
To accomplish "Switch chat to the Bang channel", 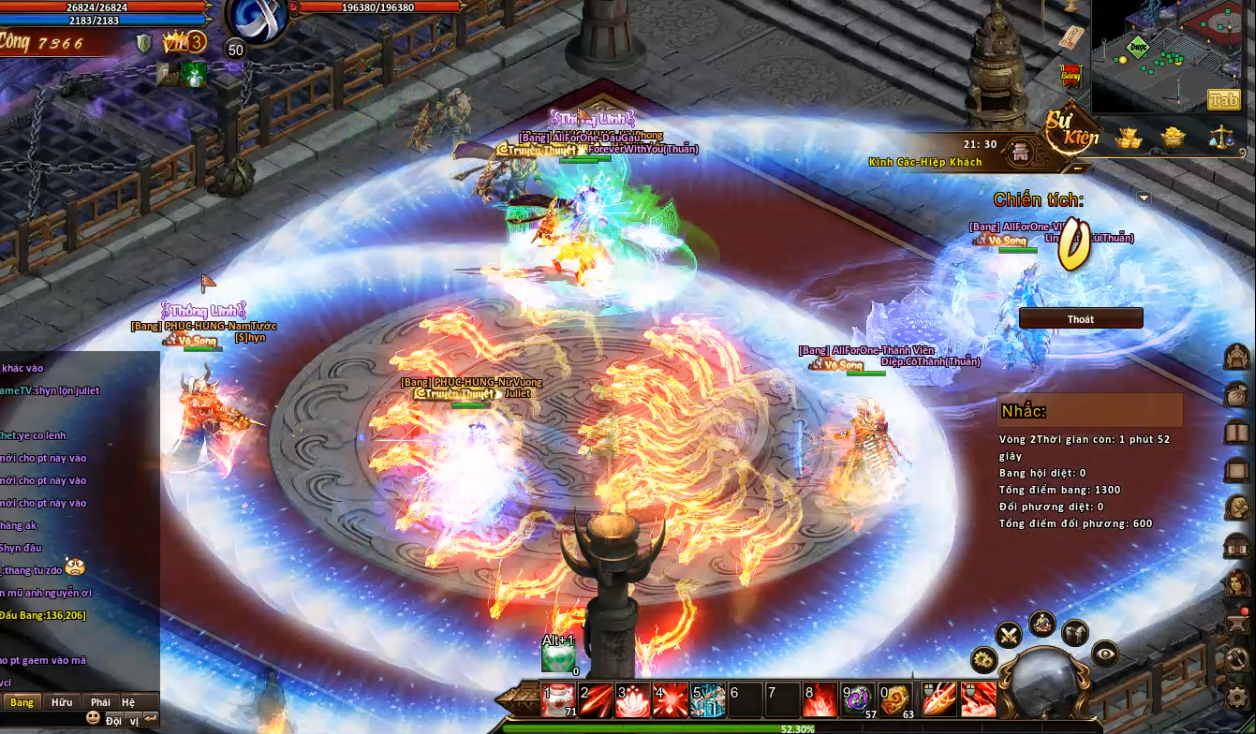I will tap(22, 702).
